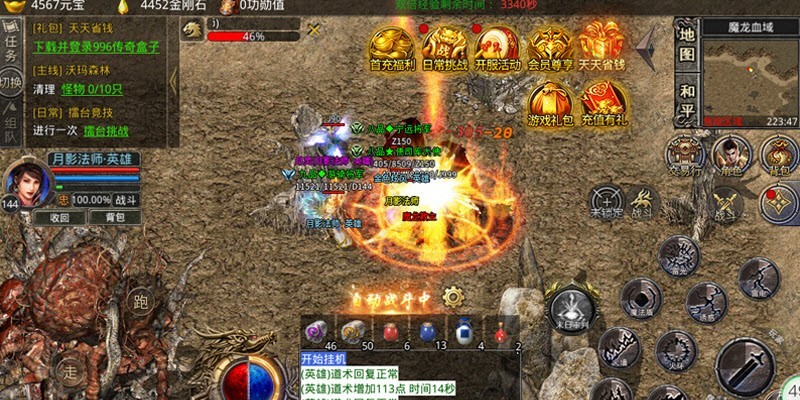Click the 擂台挑战 daily quest link
Image resolution: width=800 pixels, height=400 pixels.
[x=118, y=130]
